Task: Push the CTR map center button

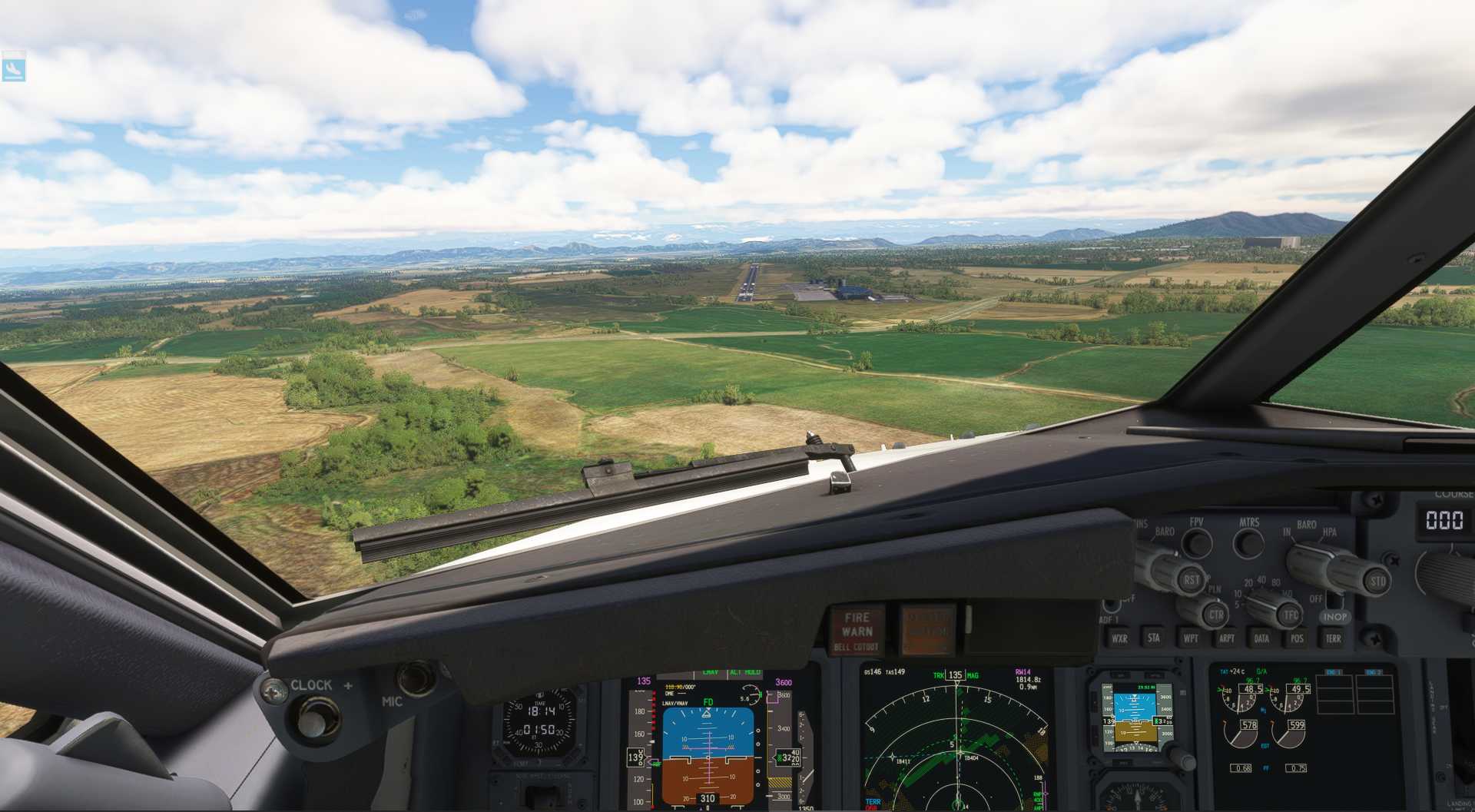Action: pyautogui.click(x=1215, y=615)
